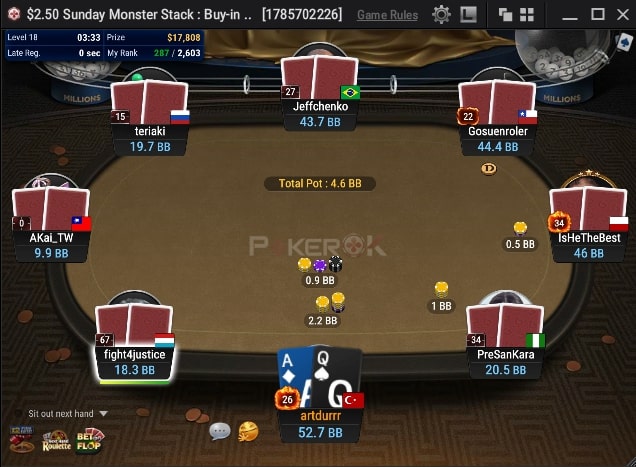
Task: Select player IsHeTheBest's seat
Action: tap(589, 238)
